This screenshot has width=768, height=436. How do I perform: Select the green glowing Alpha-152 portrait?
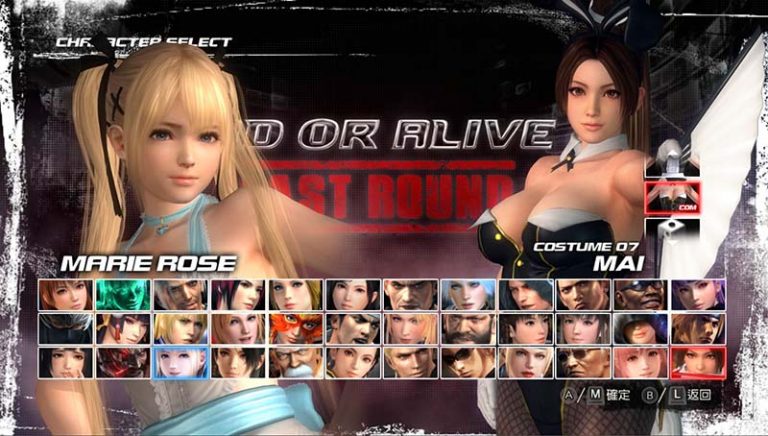pyautogui.click(x=123, y=294)
